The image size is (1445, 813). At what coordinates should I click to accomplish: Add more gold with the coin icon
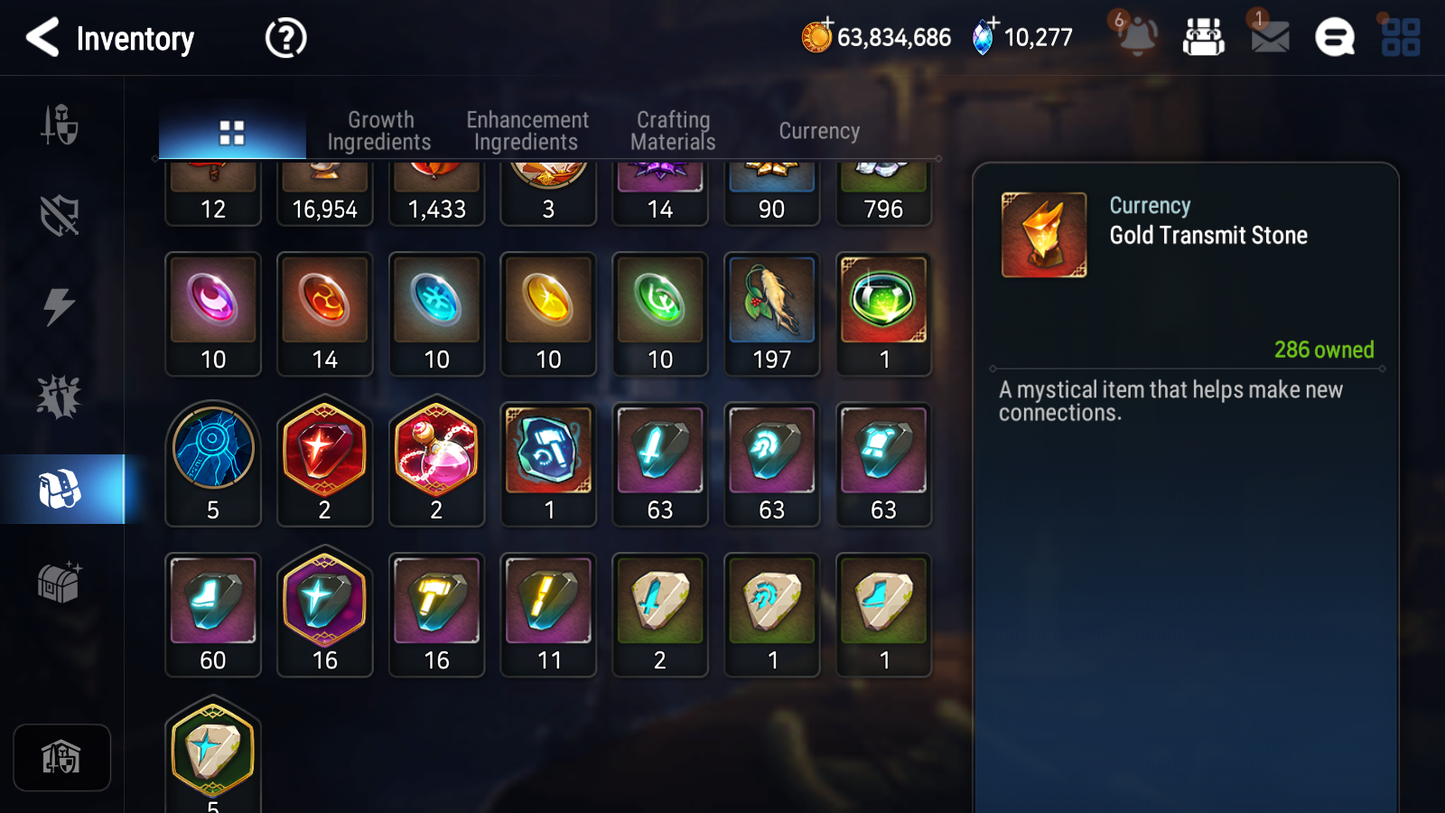[x=817, y=37]
